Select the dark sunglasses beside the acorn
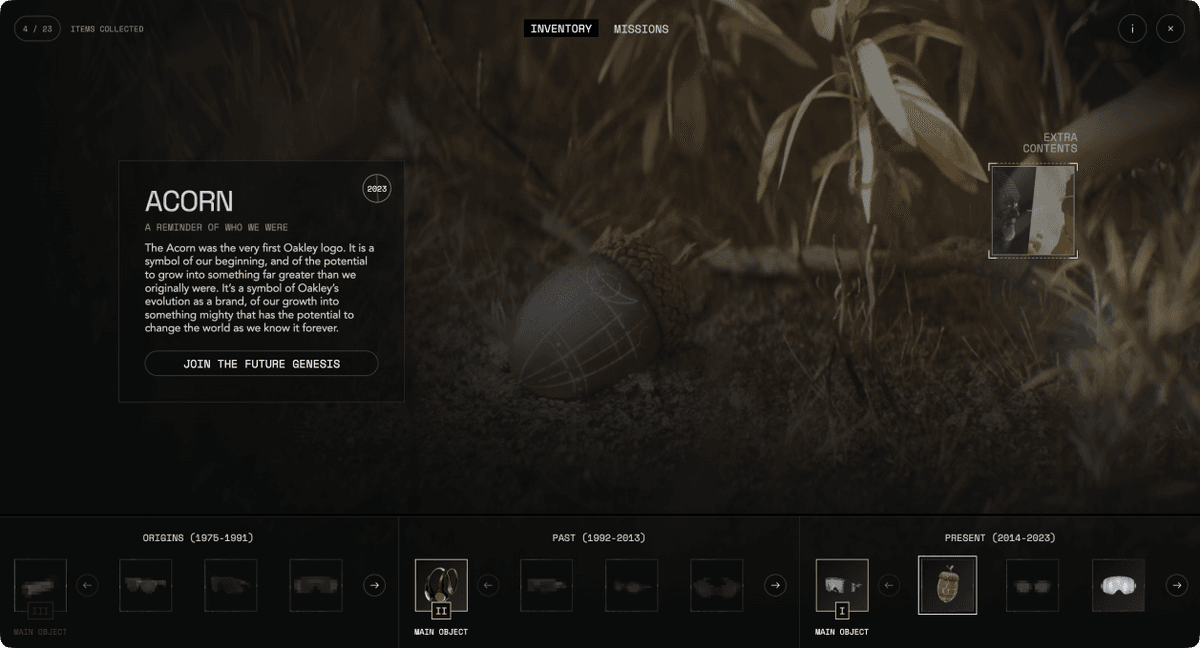This screenshot has height=648, width=1200. pyautogui.click(x=1032, y=585)
